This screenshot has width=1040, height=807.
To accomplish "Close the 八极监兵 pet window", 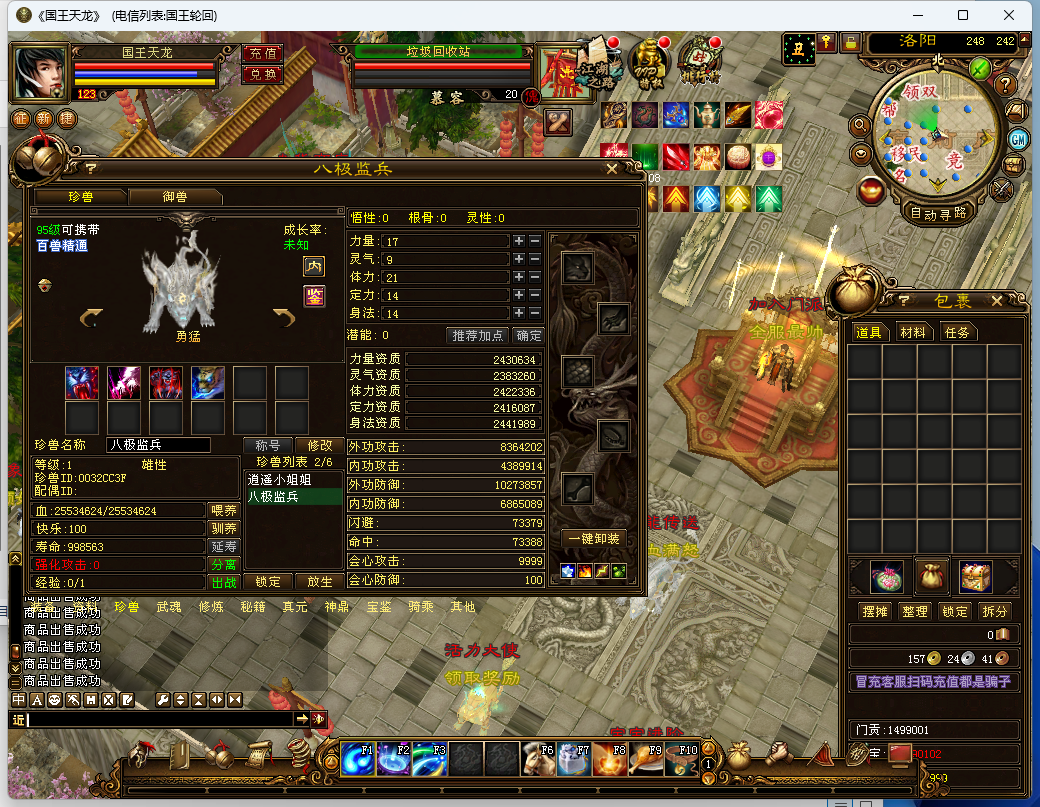I will pos(612,169).
